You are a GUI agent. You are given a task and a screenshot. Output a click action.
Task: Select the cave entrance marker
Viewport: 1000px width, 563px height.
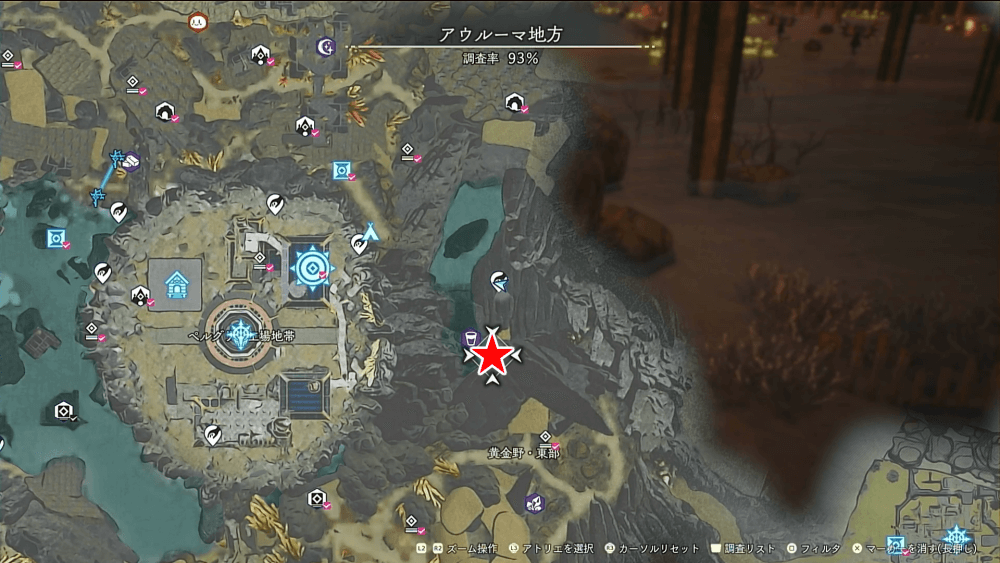pos(514,102)
